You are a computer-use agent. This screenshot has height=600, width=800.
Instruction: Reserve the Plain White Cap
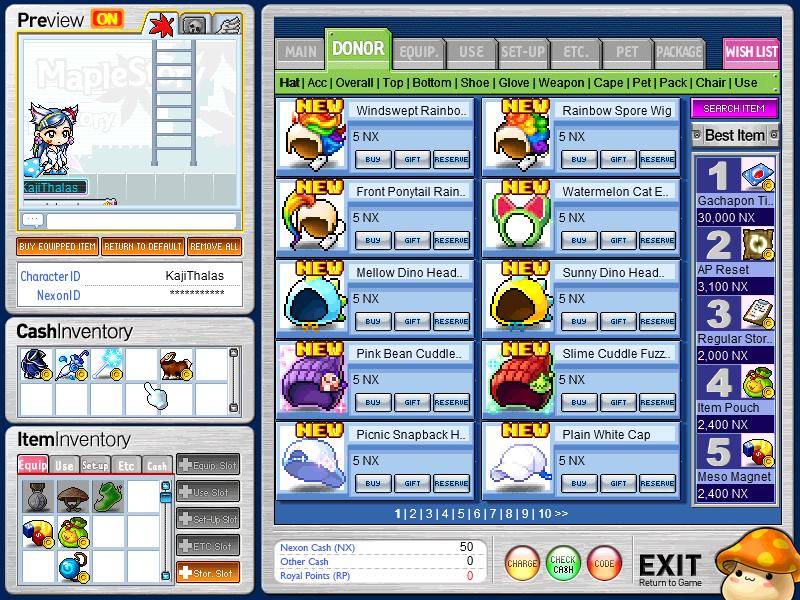click(x=657, y=483)
